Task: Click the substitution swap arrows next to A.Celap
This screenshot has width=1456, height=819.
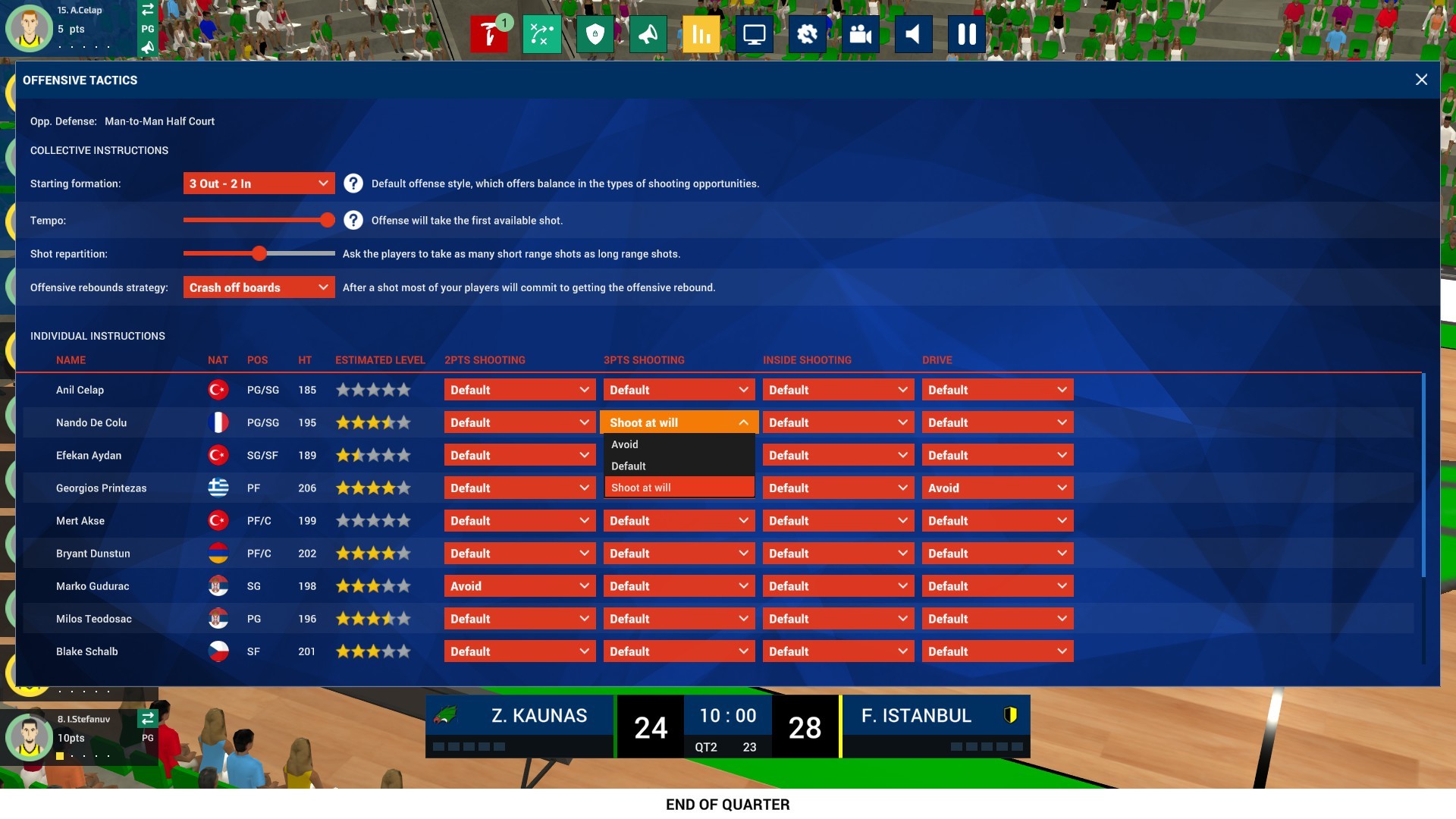Action: 149,11
